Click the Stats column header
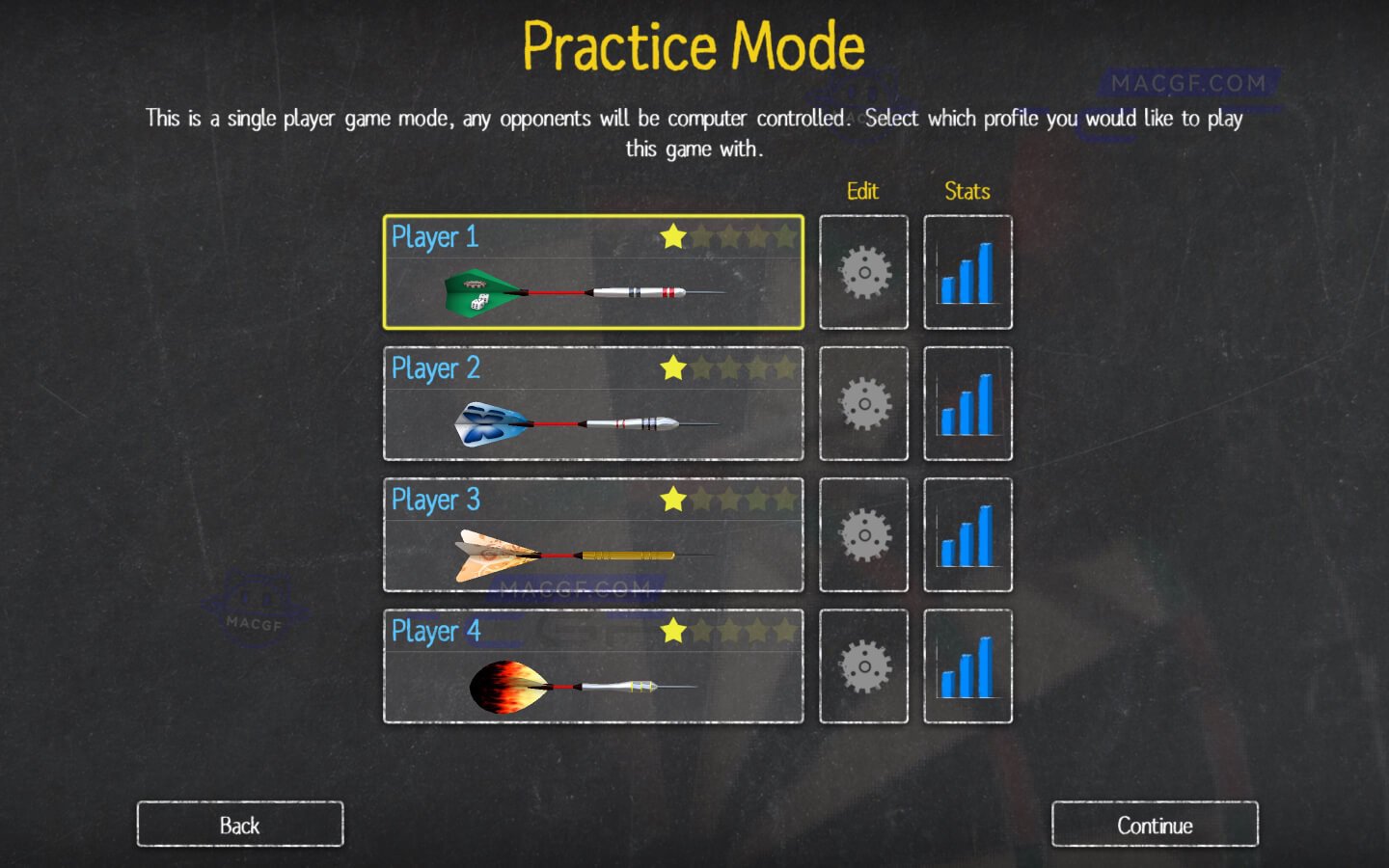The height and width of the screenshot is (868, 1389). (967, 191)
